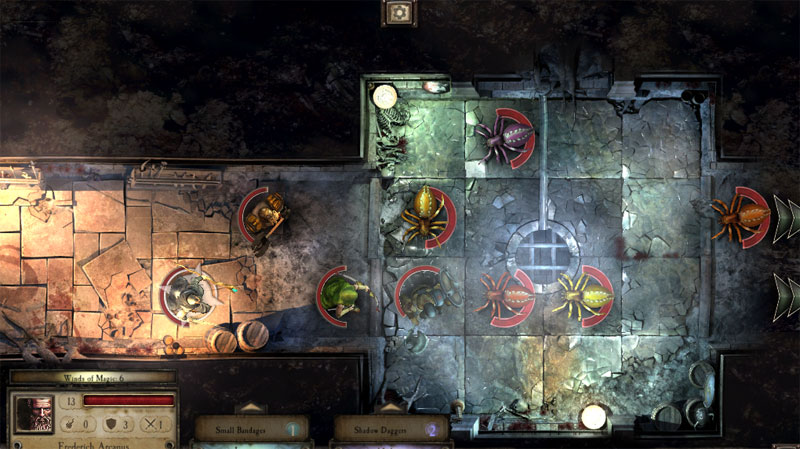Expand the arrow above Small Bandages

(250, 408)
